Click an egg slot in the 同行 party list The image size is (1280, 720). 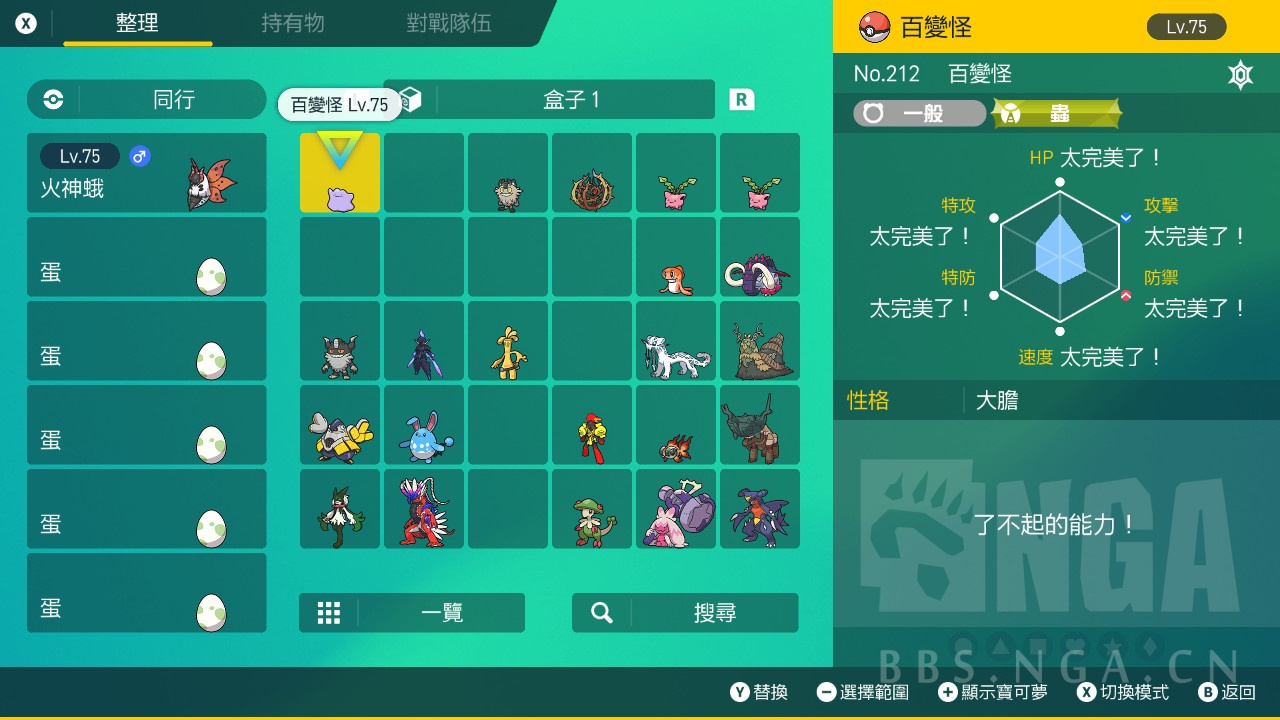pyautogui.click(x=146, y=255)
